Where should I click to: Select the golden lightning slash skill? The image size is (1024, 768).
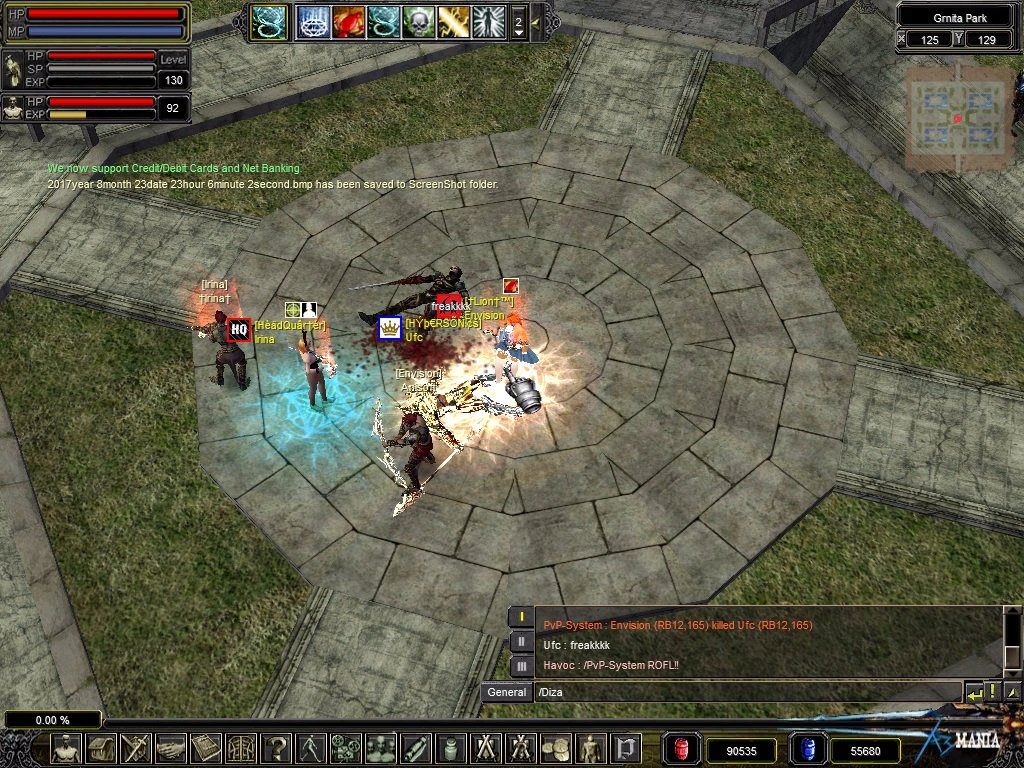pyautogui.click(x=453, y=22)
